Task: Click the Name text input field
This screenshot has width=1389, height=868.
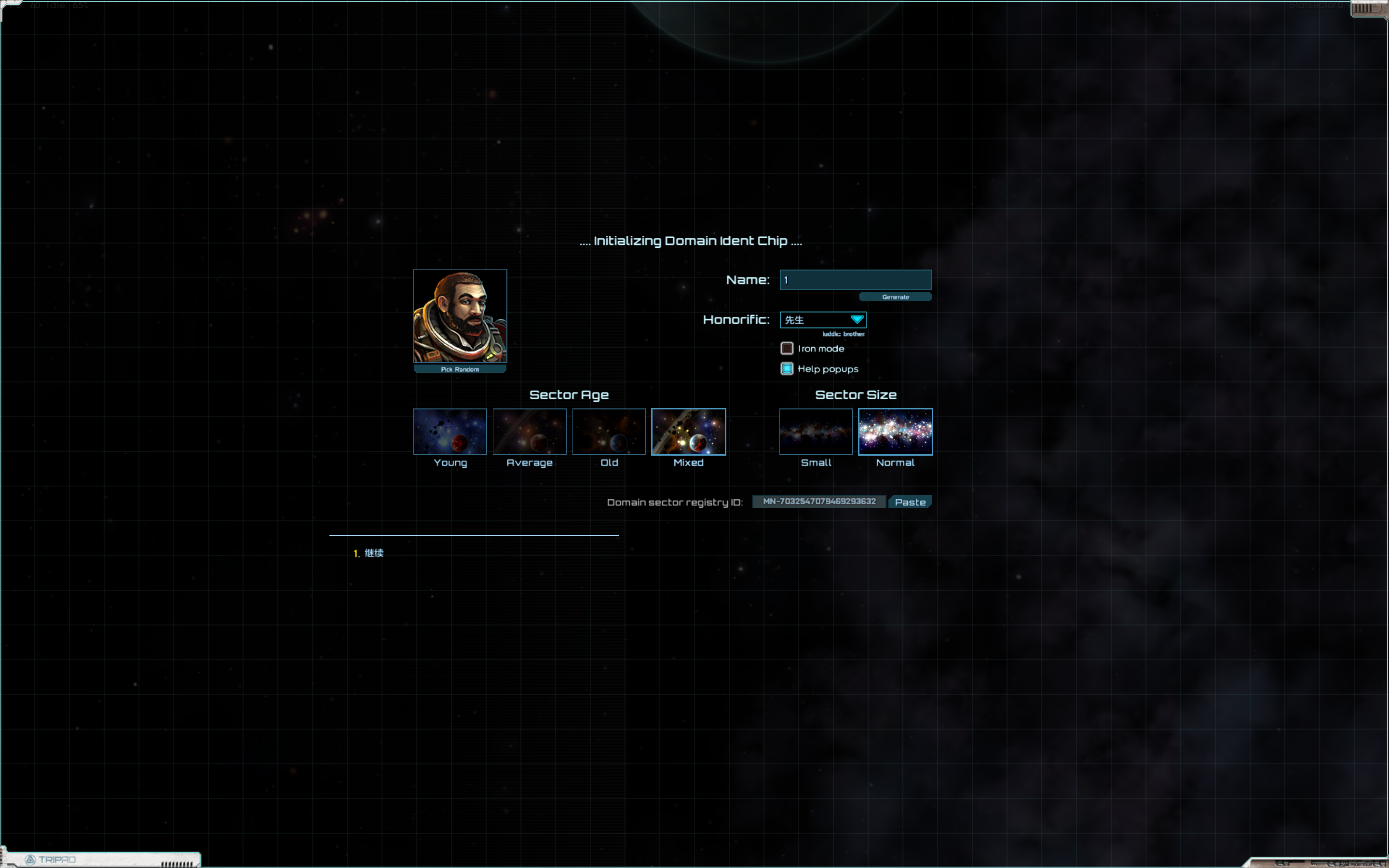Action: pyautogui.click(x=855, y=280)
